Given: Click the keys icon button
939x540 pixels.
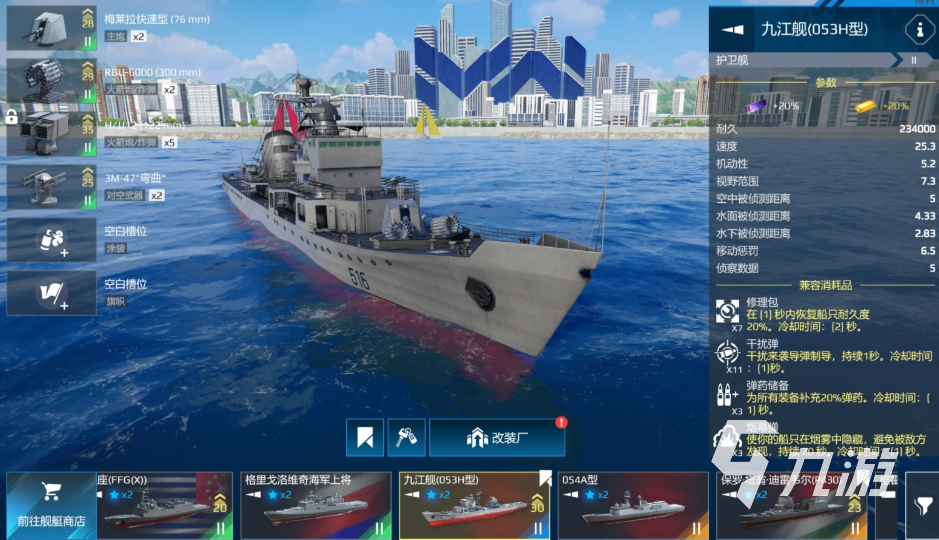Looking at the screenshot, I should (x=406, y=437).
